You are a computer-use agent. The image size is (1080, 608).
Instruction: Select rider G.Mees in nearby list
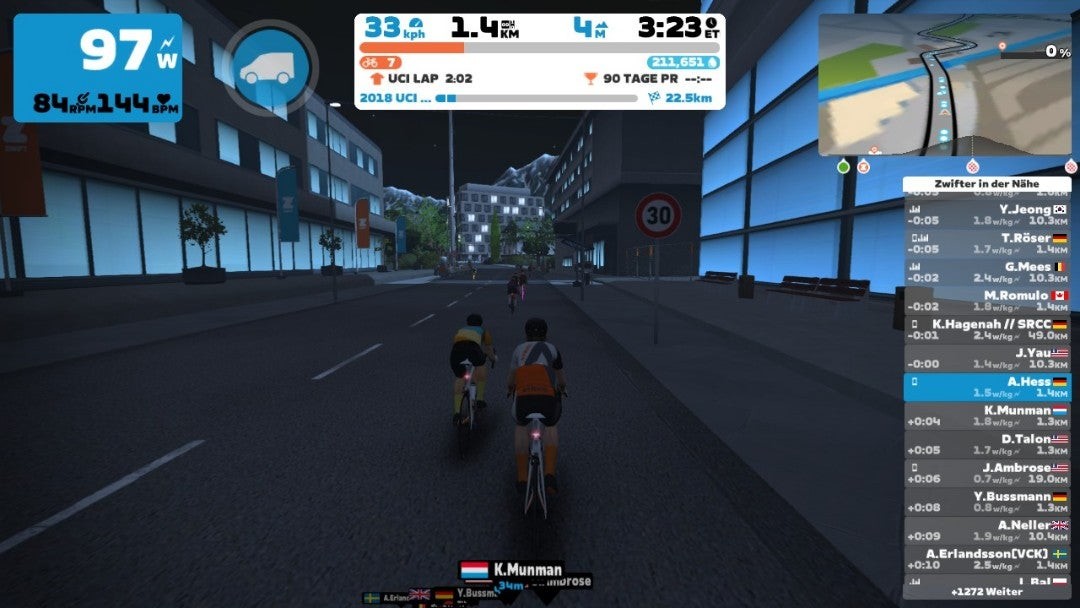(x=987, y=272)
